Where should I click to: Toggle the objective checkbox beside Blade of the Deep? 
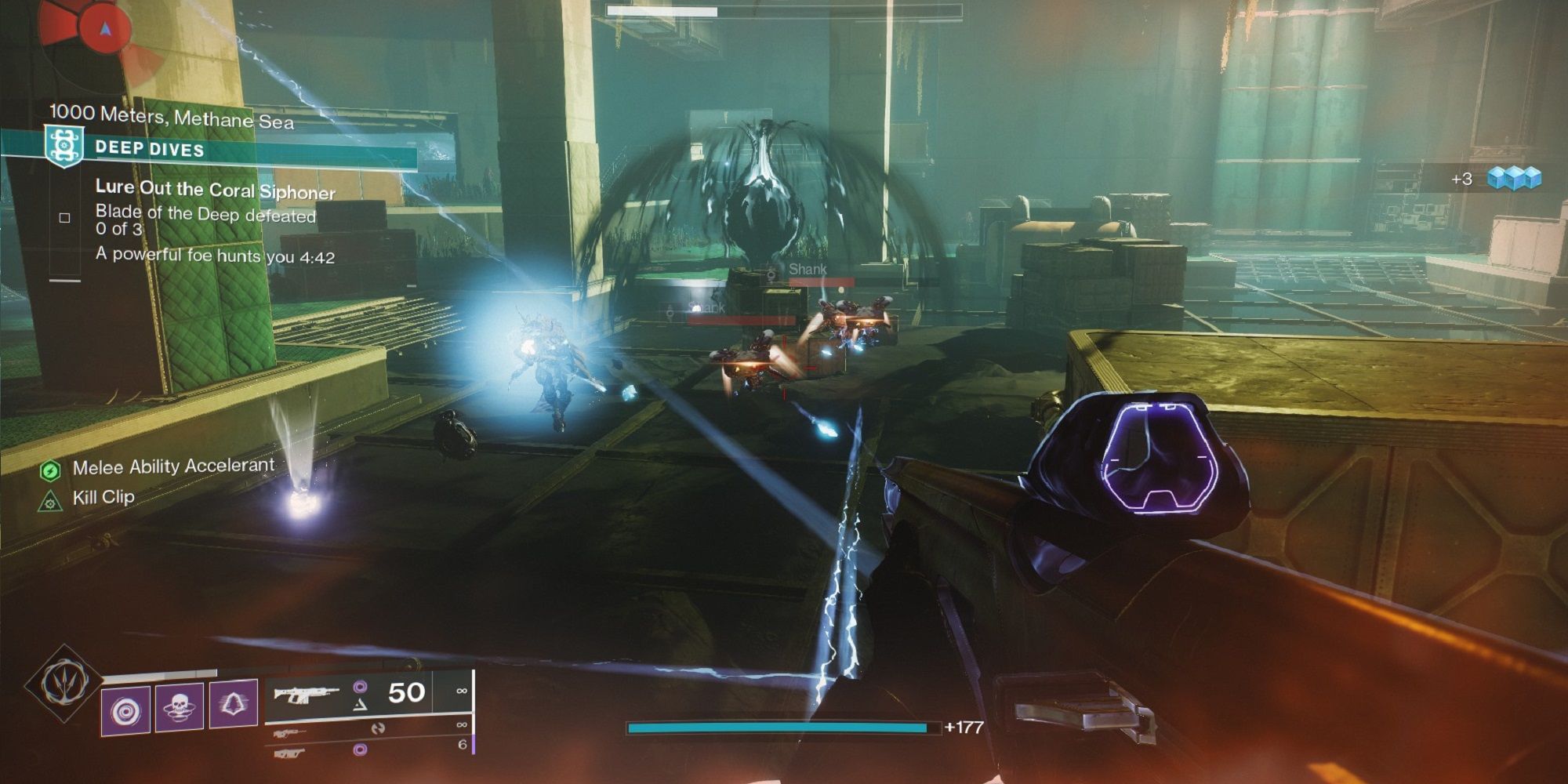(65, 218)
